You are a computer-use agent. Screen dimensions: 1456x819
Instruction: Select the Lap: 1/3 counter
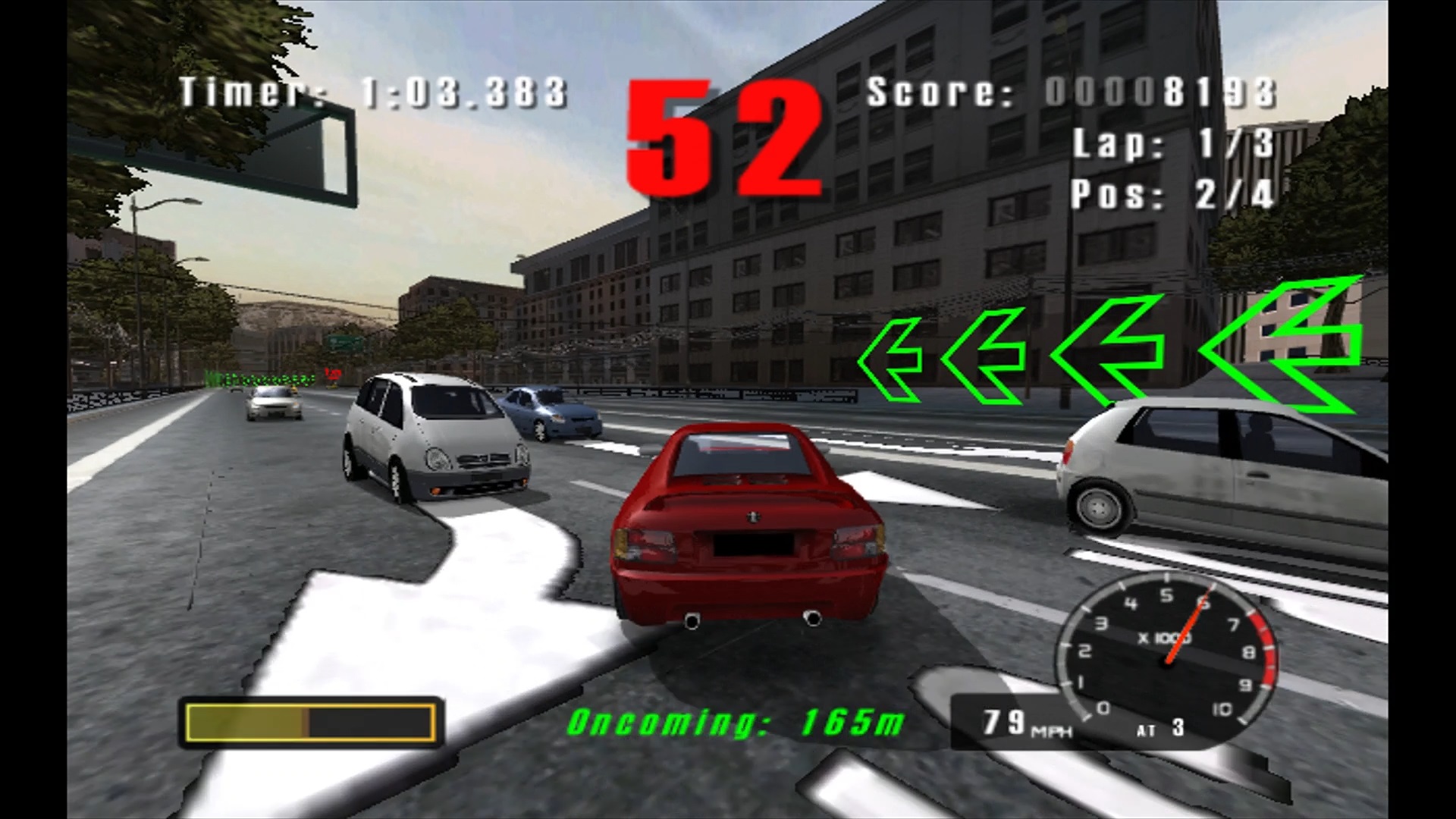[1175, 144]
